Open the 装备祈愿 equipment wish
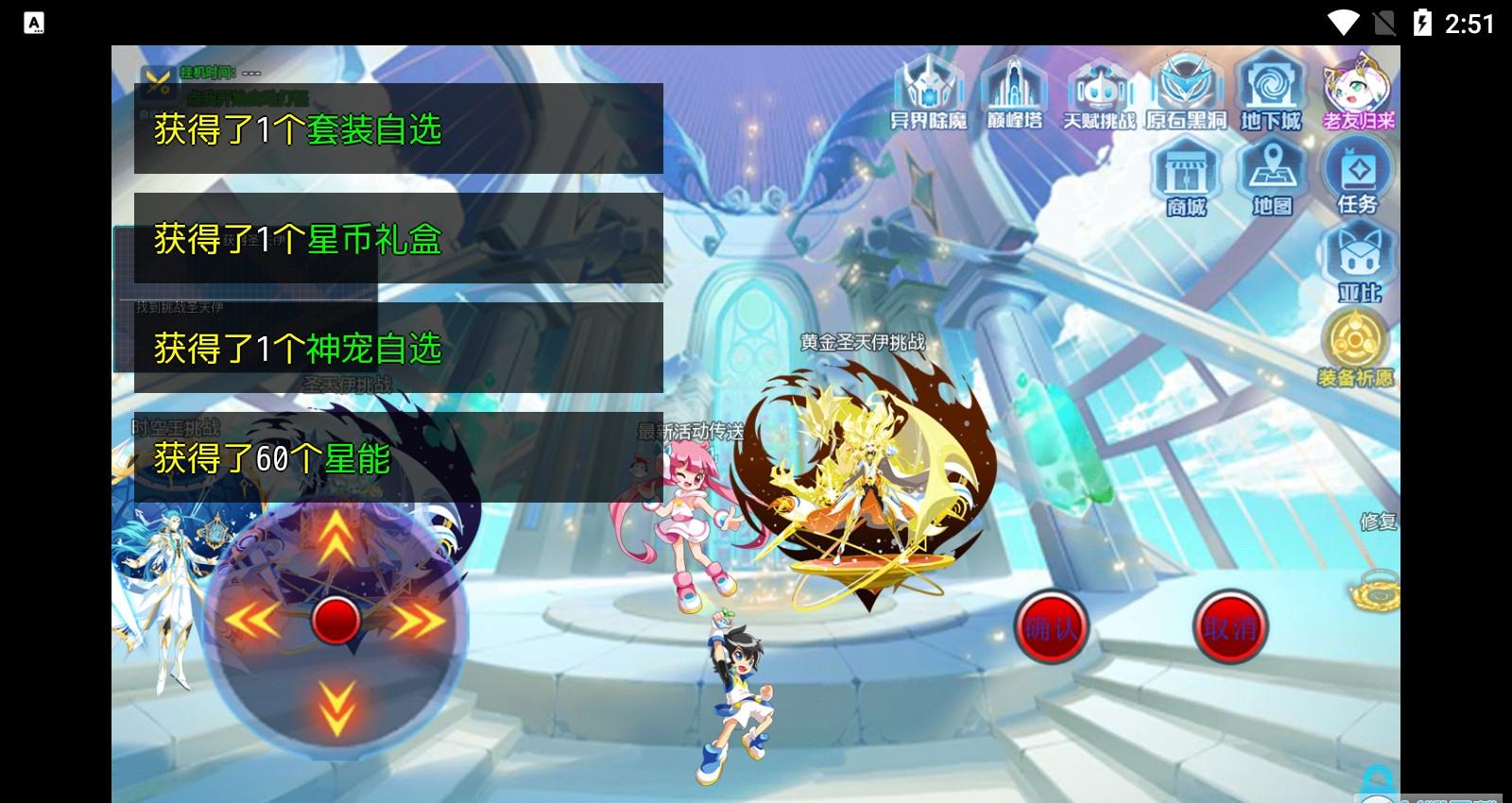The image size is (1512, 803). coord(1356,349)
